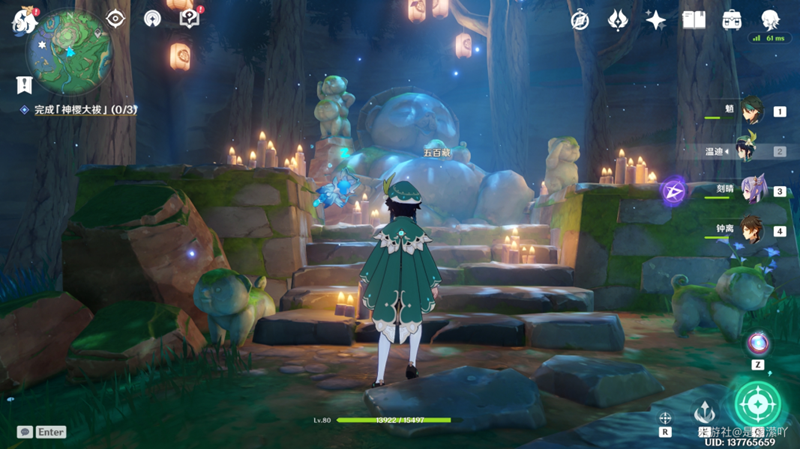Open the question-mark book icon with red alert
The width and height of the screenshot is (800, 449).
[188, 17]
